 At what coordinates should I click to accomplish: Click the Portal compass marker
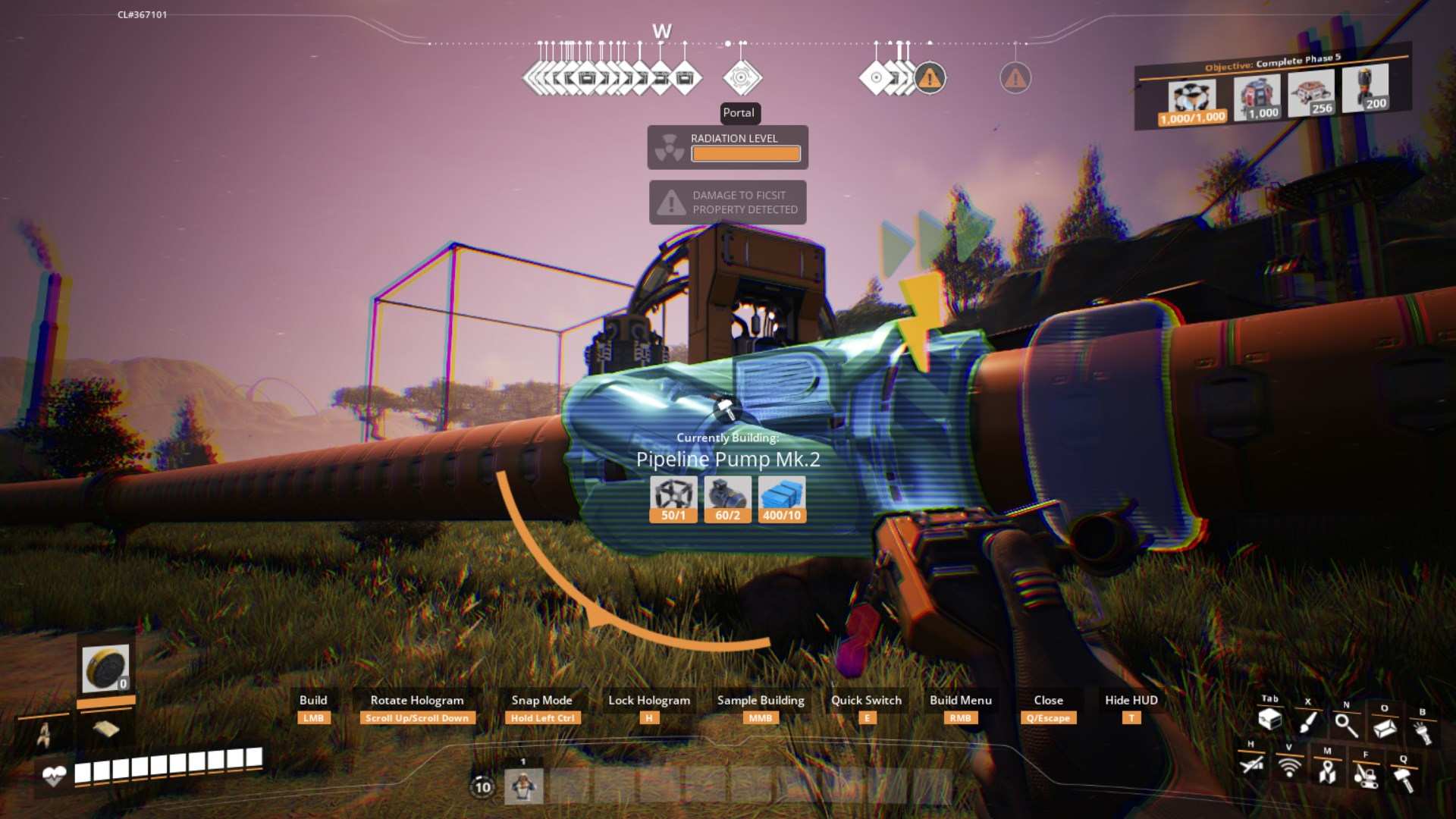pyautogui.click(x=742, y=77)
